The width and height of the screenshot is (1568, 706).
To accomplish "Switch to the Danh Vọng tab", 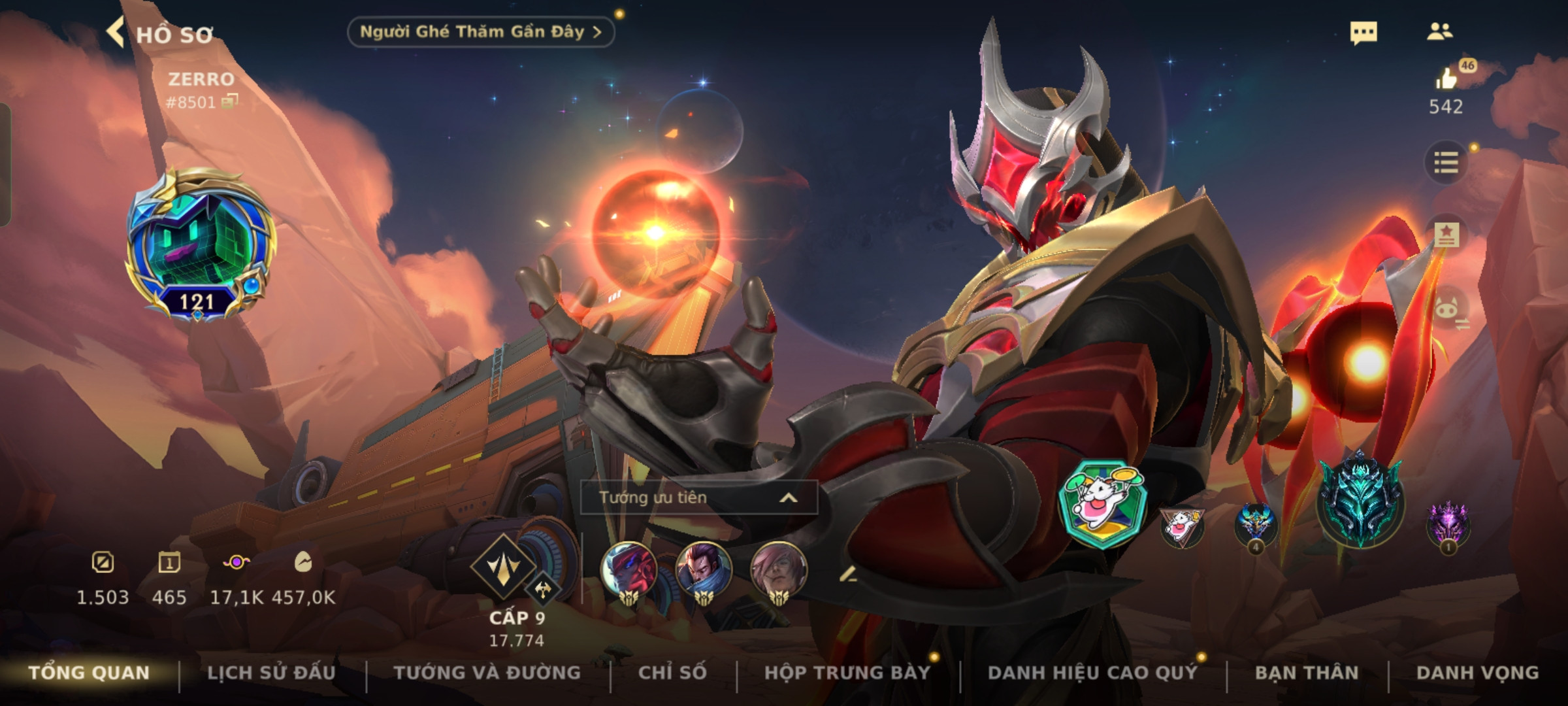I will (x=1477, y=673).
